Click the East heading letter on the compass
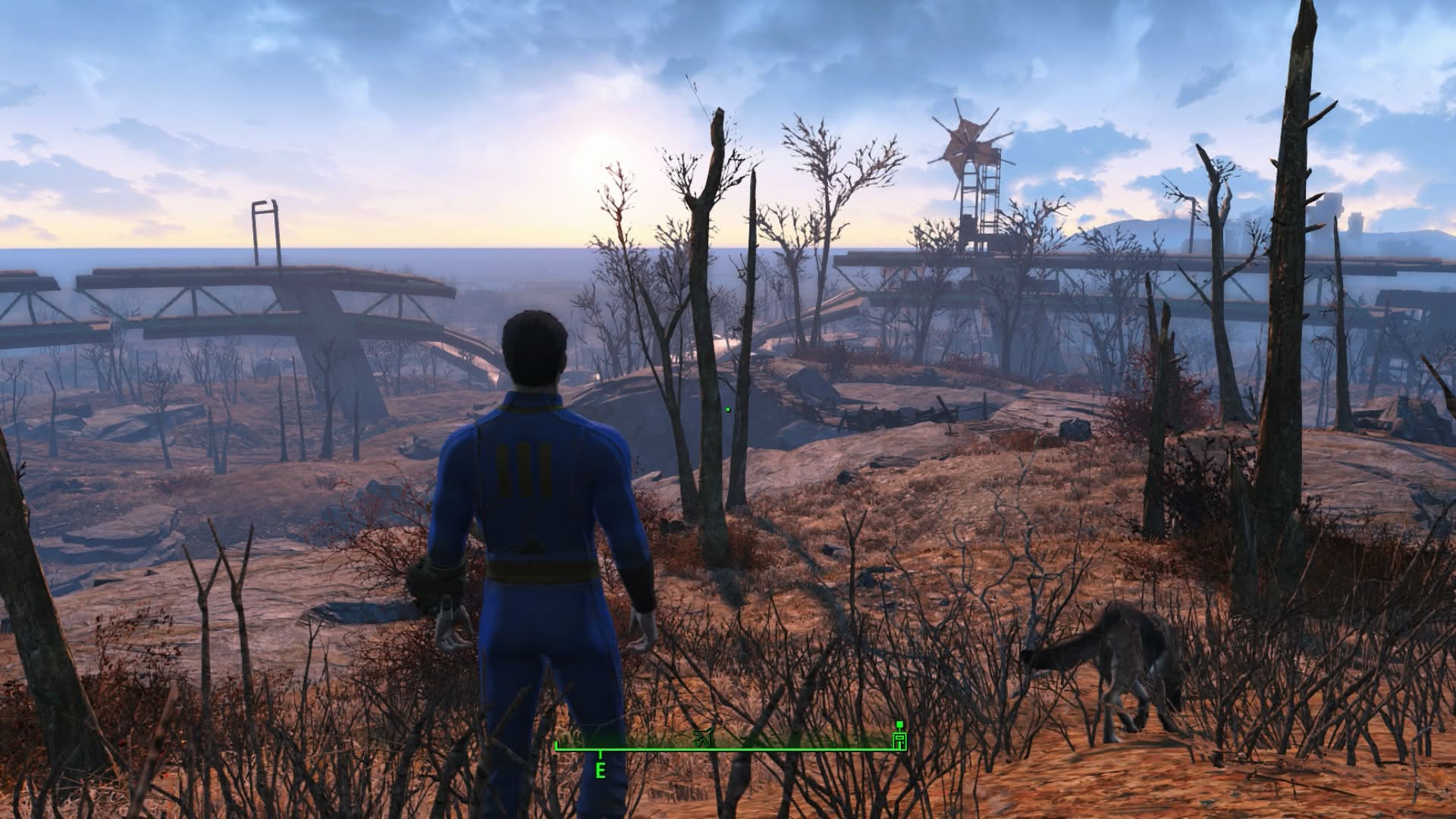The width and height of the screenshot is (1456, 819). pos(601,772)
